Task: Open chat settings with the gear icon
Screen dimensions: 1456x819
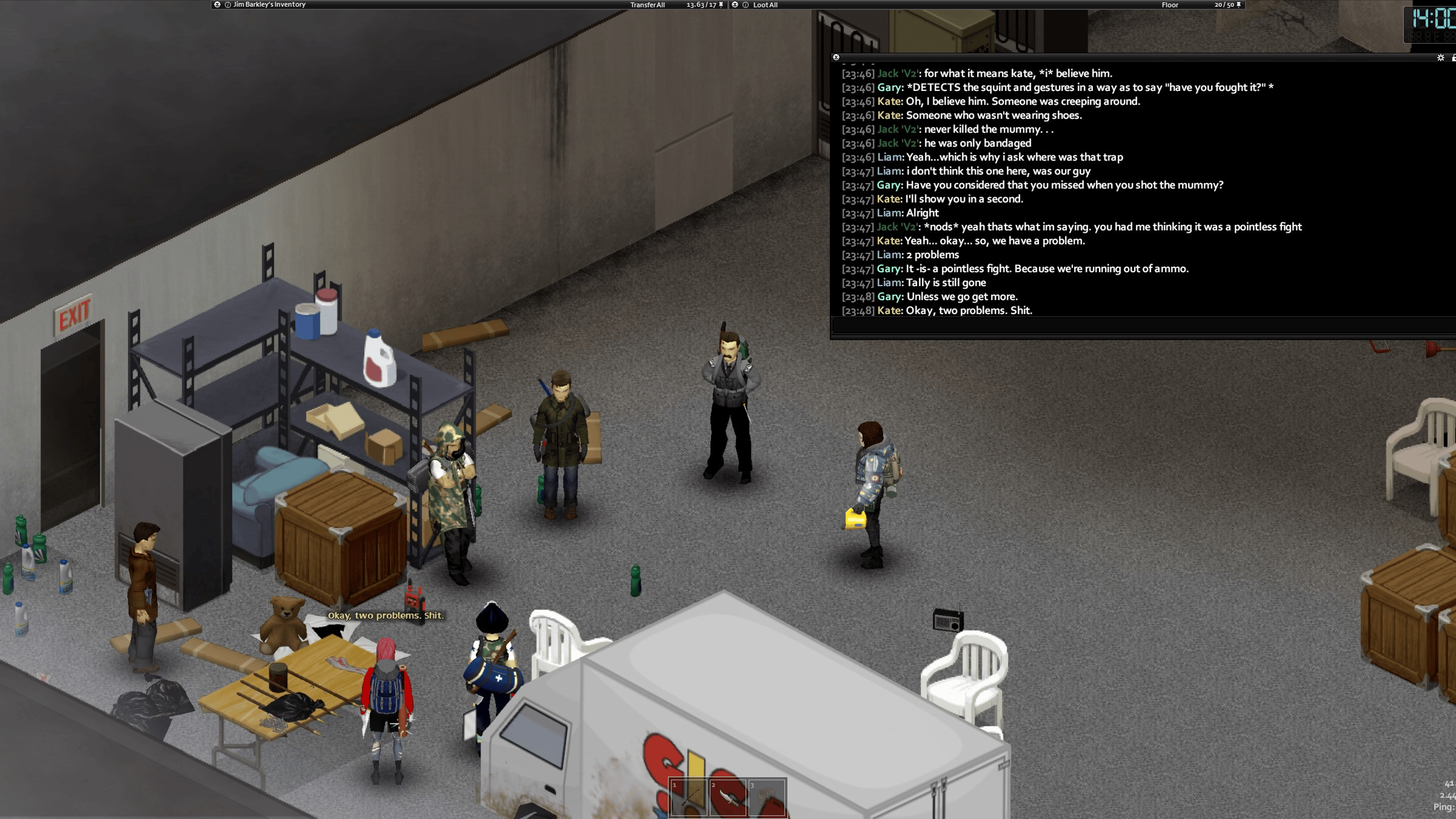Action: coord(1440,58)
